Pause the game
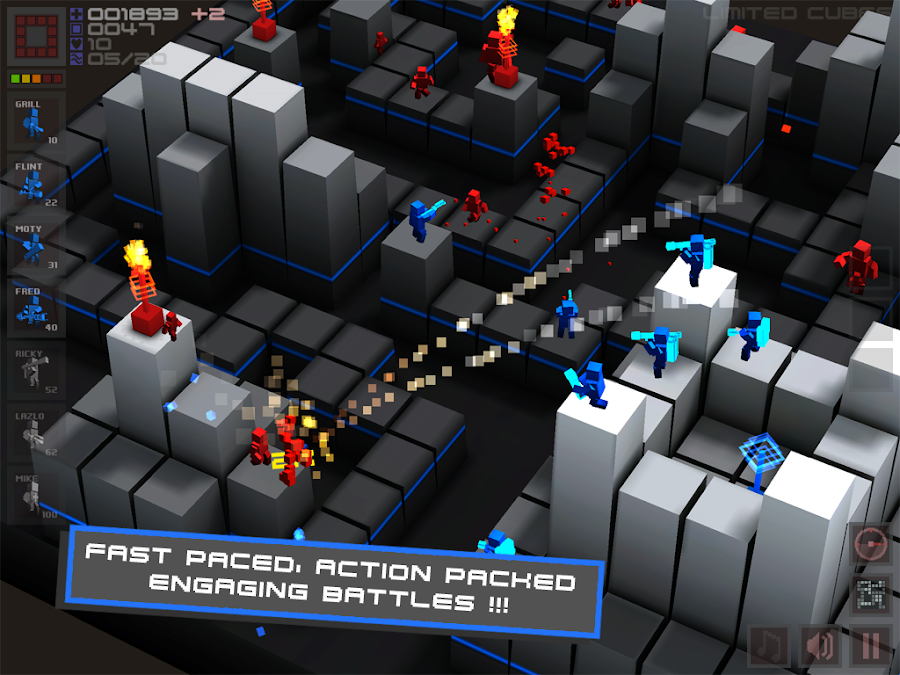The image size is (900, 675). 870,645
